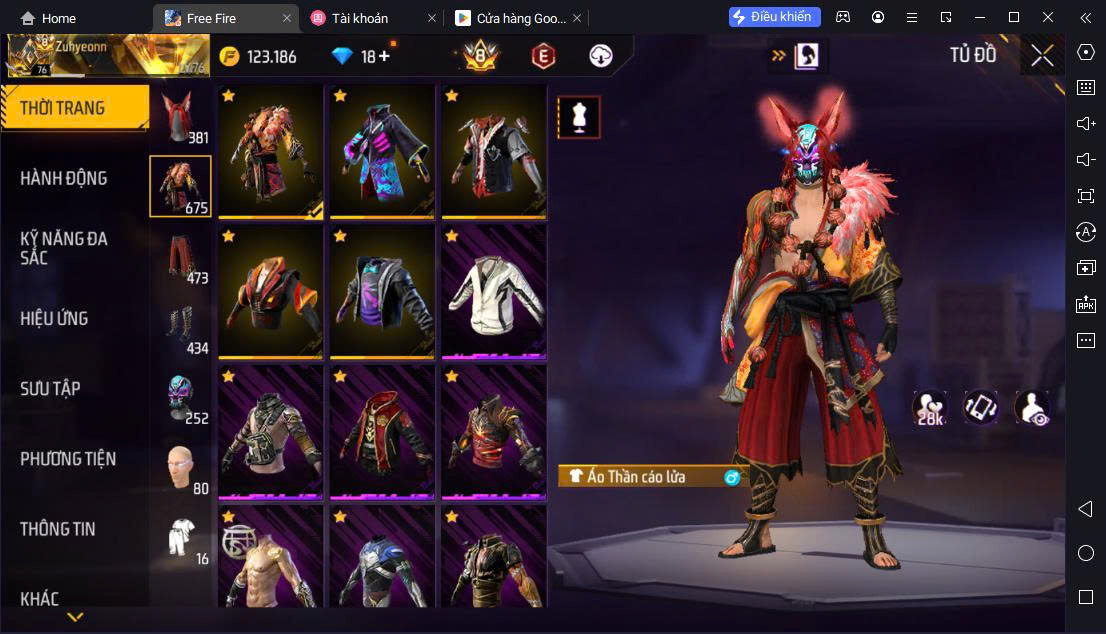The height and width of the screenshot is (634, 1106).
Task: Choose the red hooded jacket item
Action: (382, 431)
